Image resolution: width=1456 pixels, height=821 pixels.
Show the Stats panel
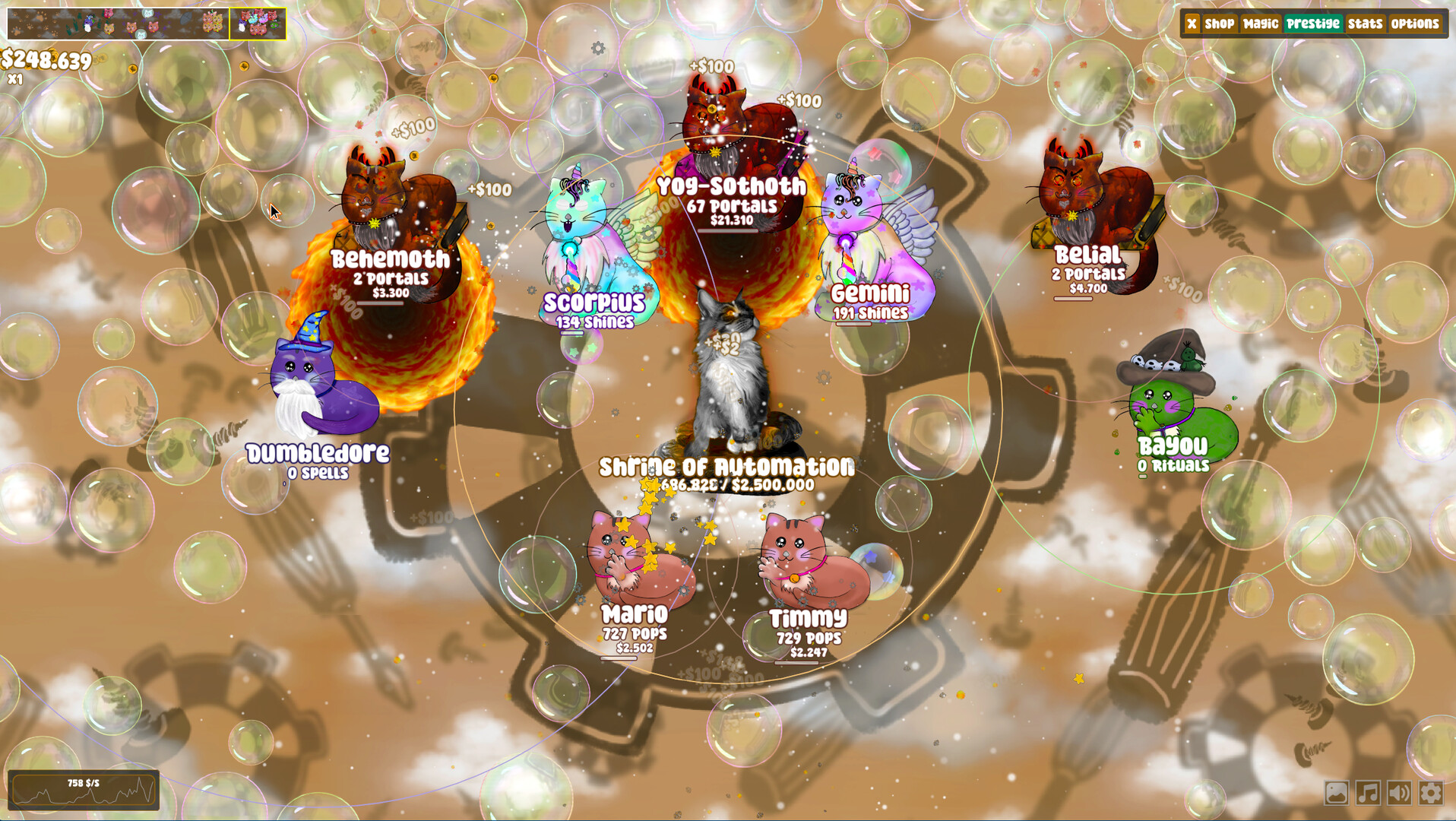[x=1365, y=24]
